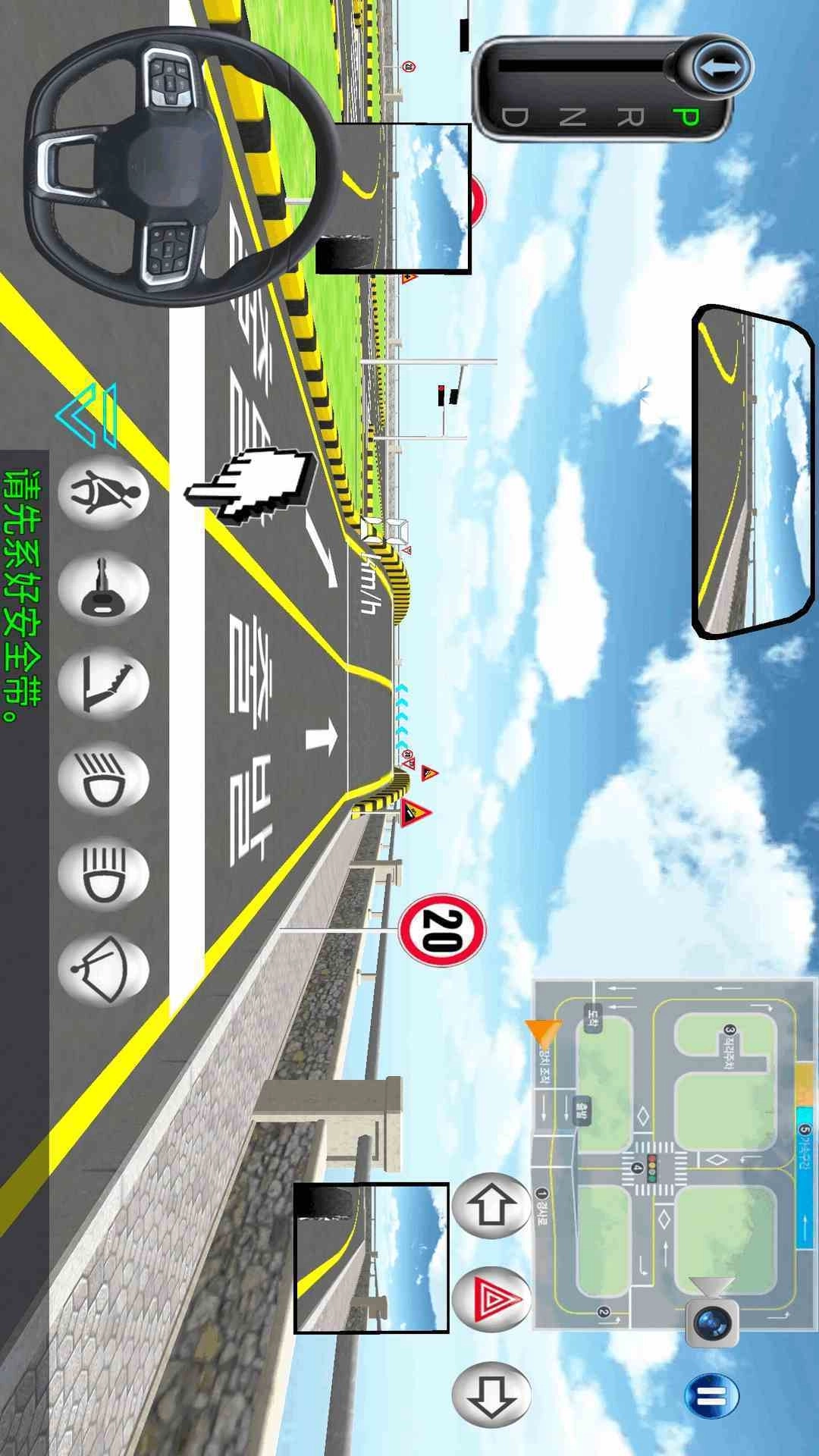Shift the gear selector to D
The image size is (819, 1456).
click(x=514, y=118)
